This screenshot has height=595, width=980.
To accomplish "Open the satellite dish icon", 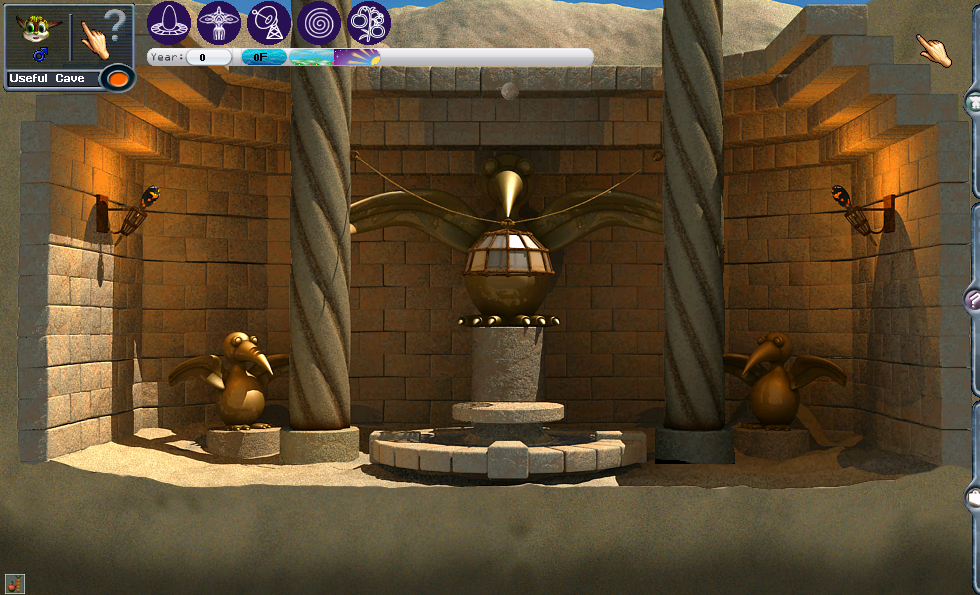I will [269, 22].
